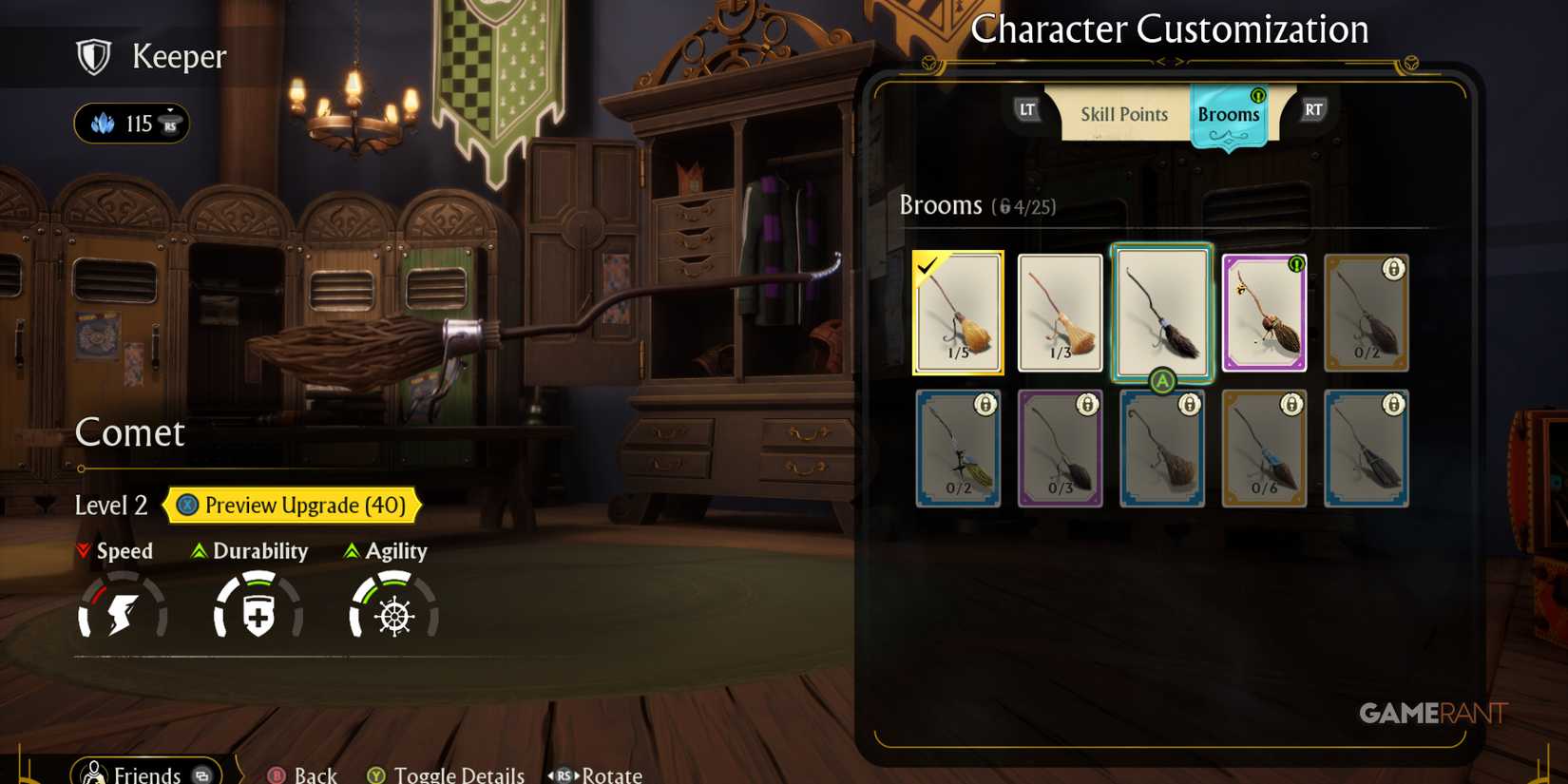The image size is (1568, 784).
Task: Open Friends via the player silhouette icon
Action: pos(93,772)
